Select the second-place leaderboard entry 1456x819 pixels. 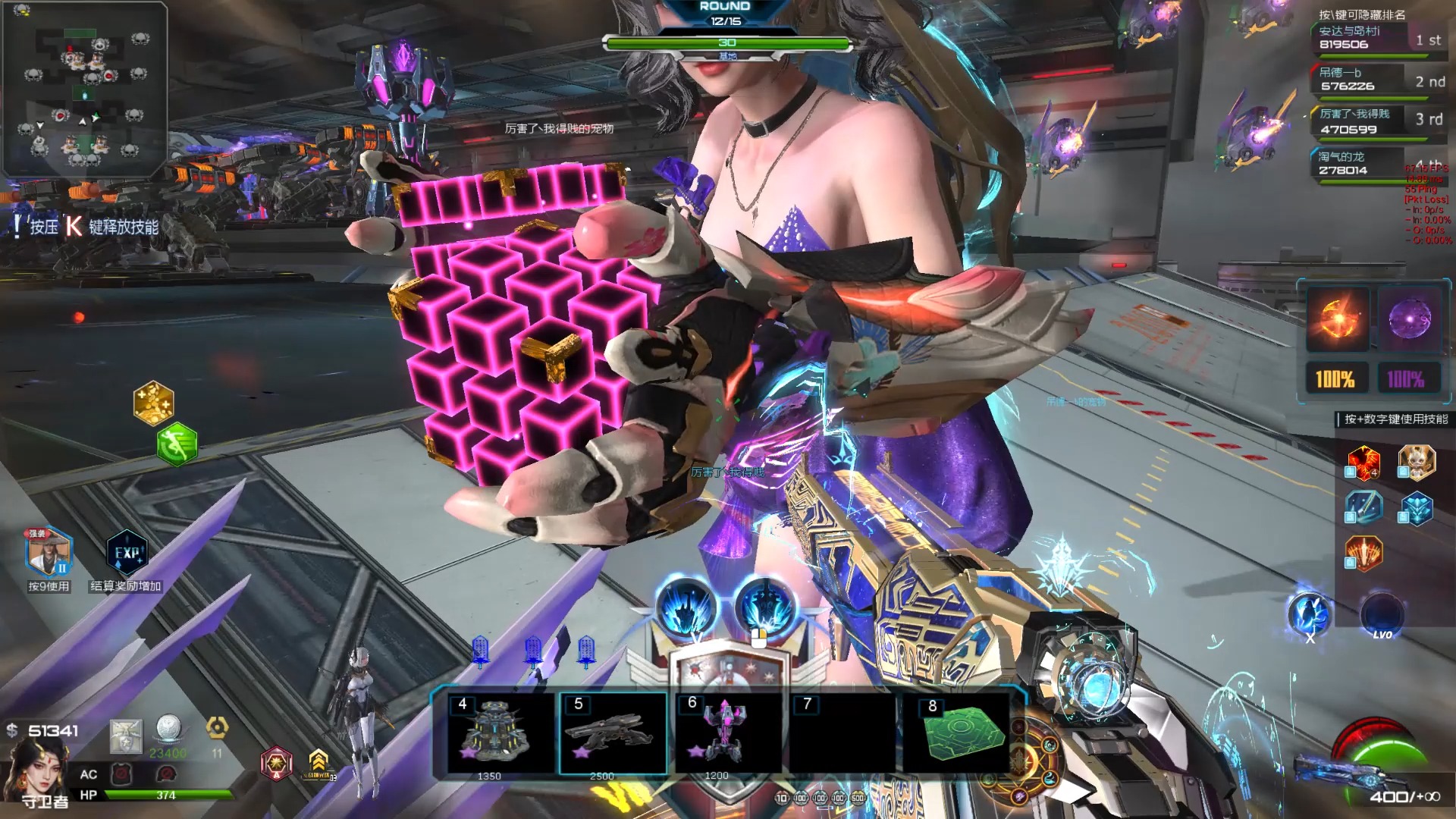[x=1378, y=80]
